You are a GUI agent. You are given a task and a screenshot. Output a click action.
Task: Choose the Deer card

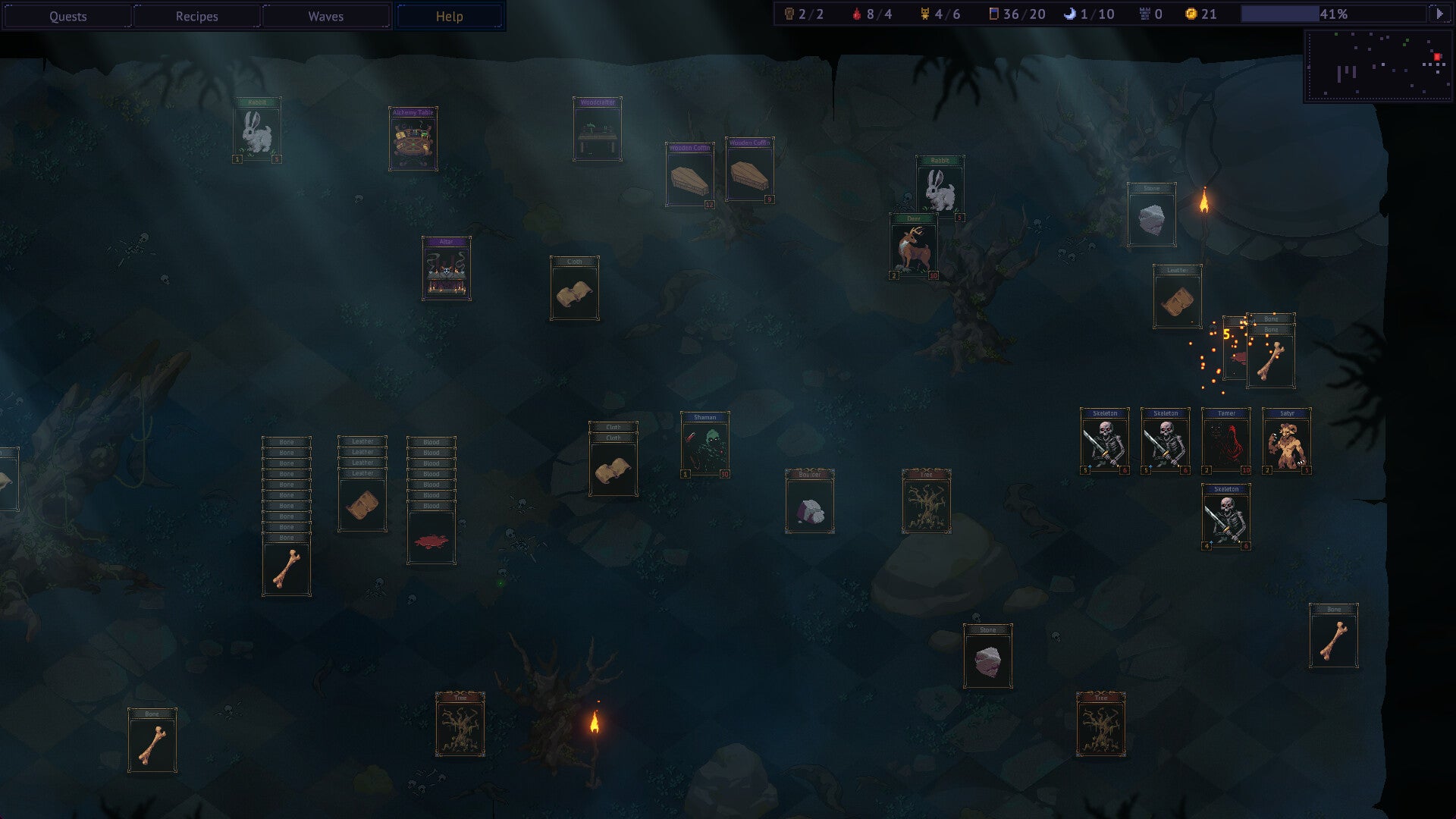click(x=913, y=247)
